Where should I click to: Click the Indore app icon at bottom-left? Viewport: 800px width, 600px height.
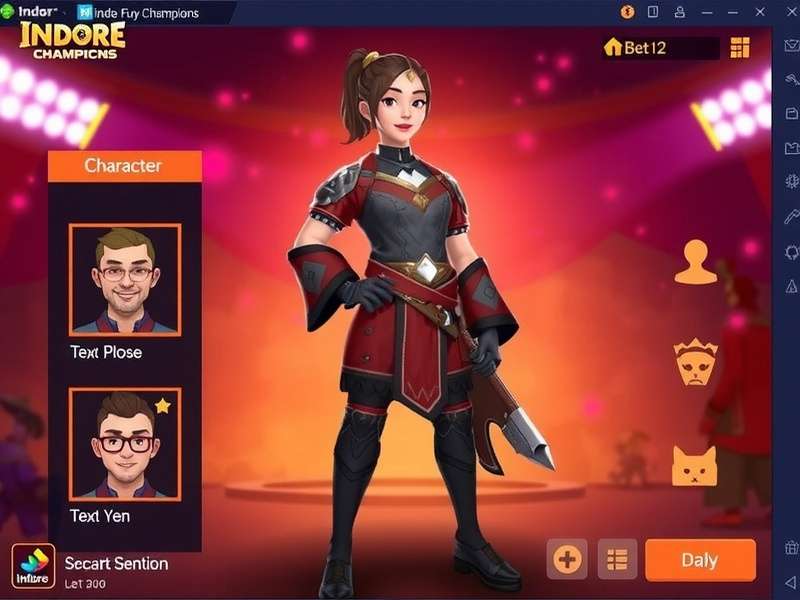tap(33, 565)
